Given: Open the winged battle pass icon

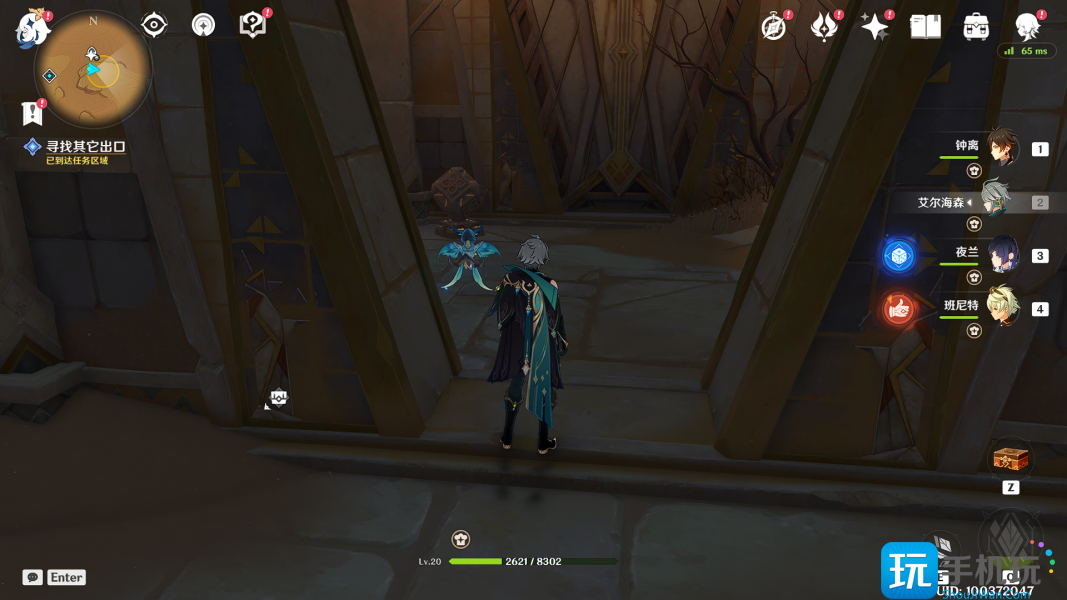Looking at the screenshot, I should click(x=824, y=27).
